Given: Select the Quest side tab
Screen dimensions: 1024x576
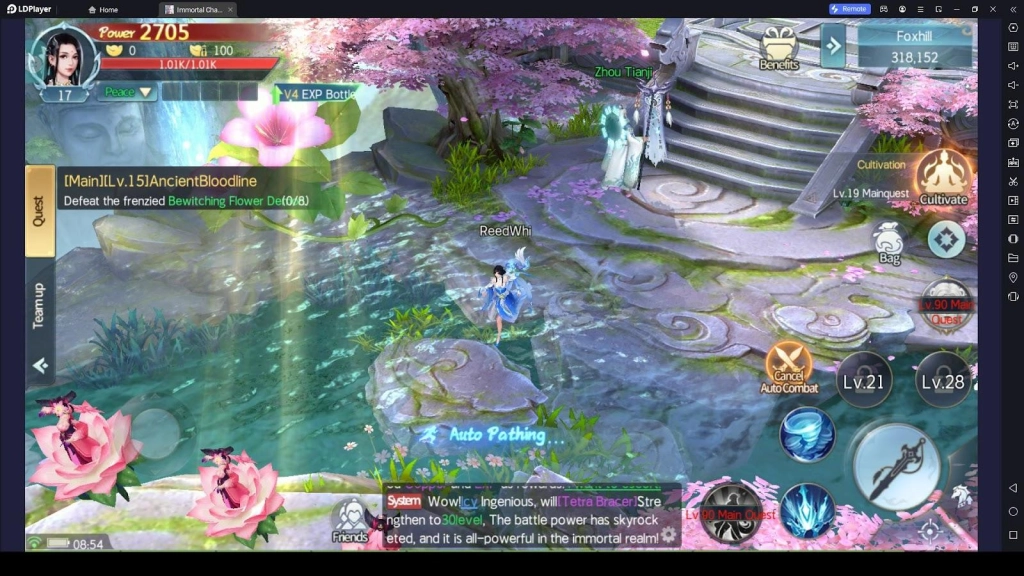Looking at the screenshot, I should click(x=39, y=211).
